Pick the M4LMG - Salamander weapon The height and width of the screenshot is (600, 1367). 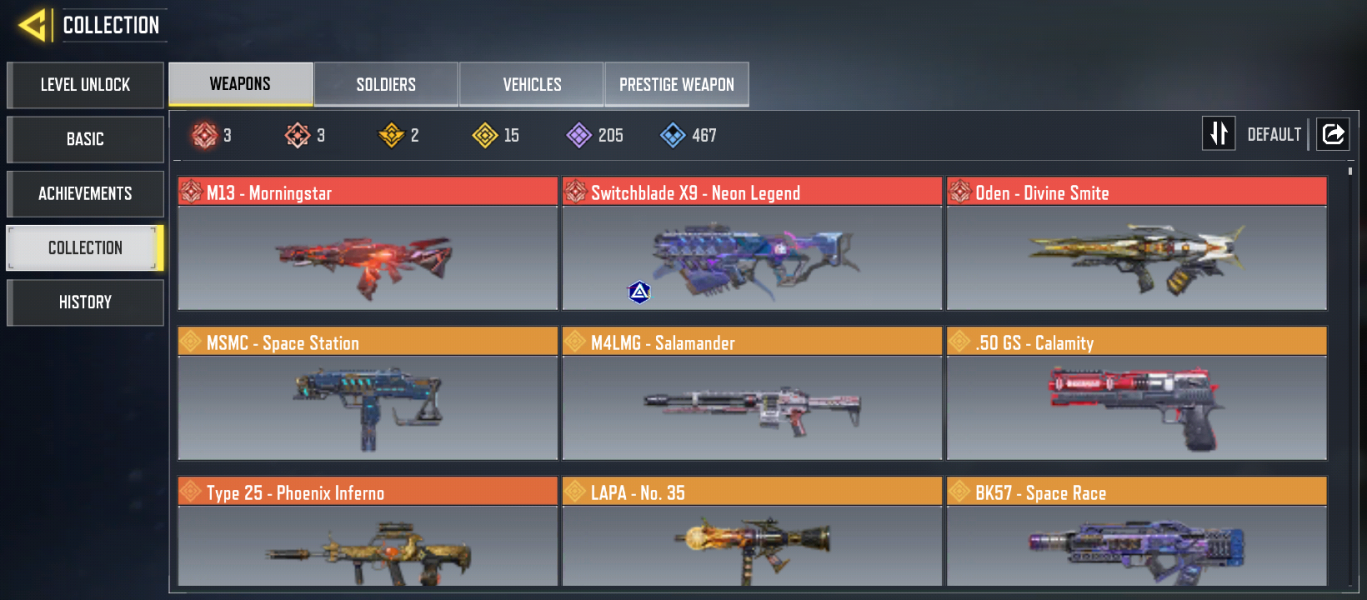[x=752, y=405]
